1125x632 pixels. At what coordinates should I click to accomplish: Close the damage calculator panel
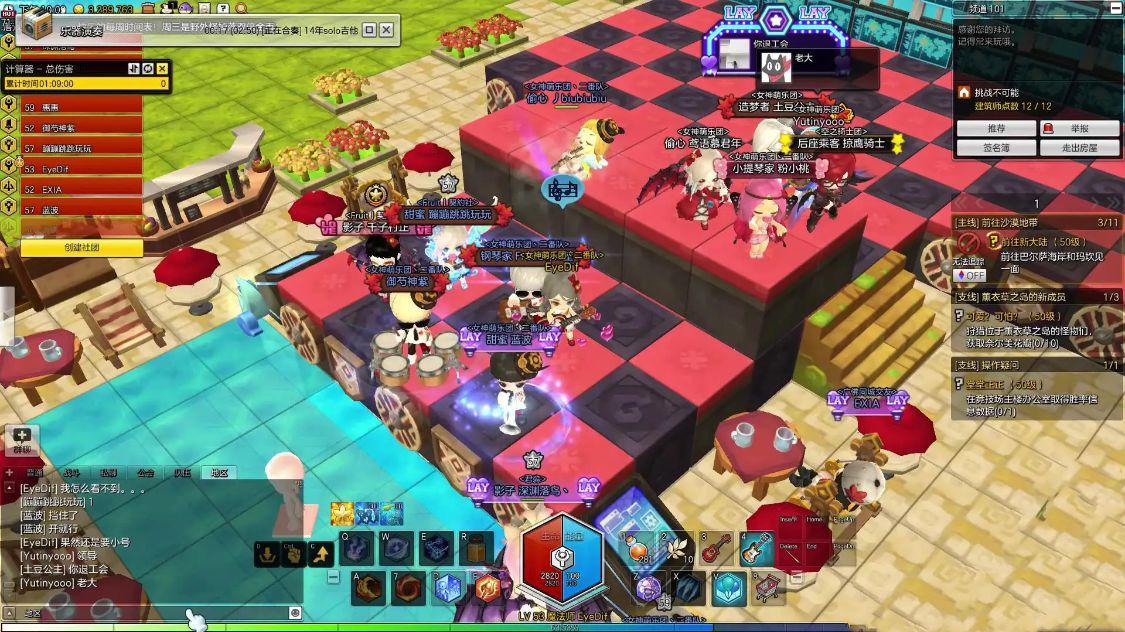click(162, 68)
